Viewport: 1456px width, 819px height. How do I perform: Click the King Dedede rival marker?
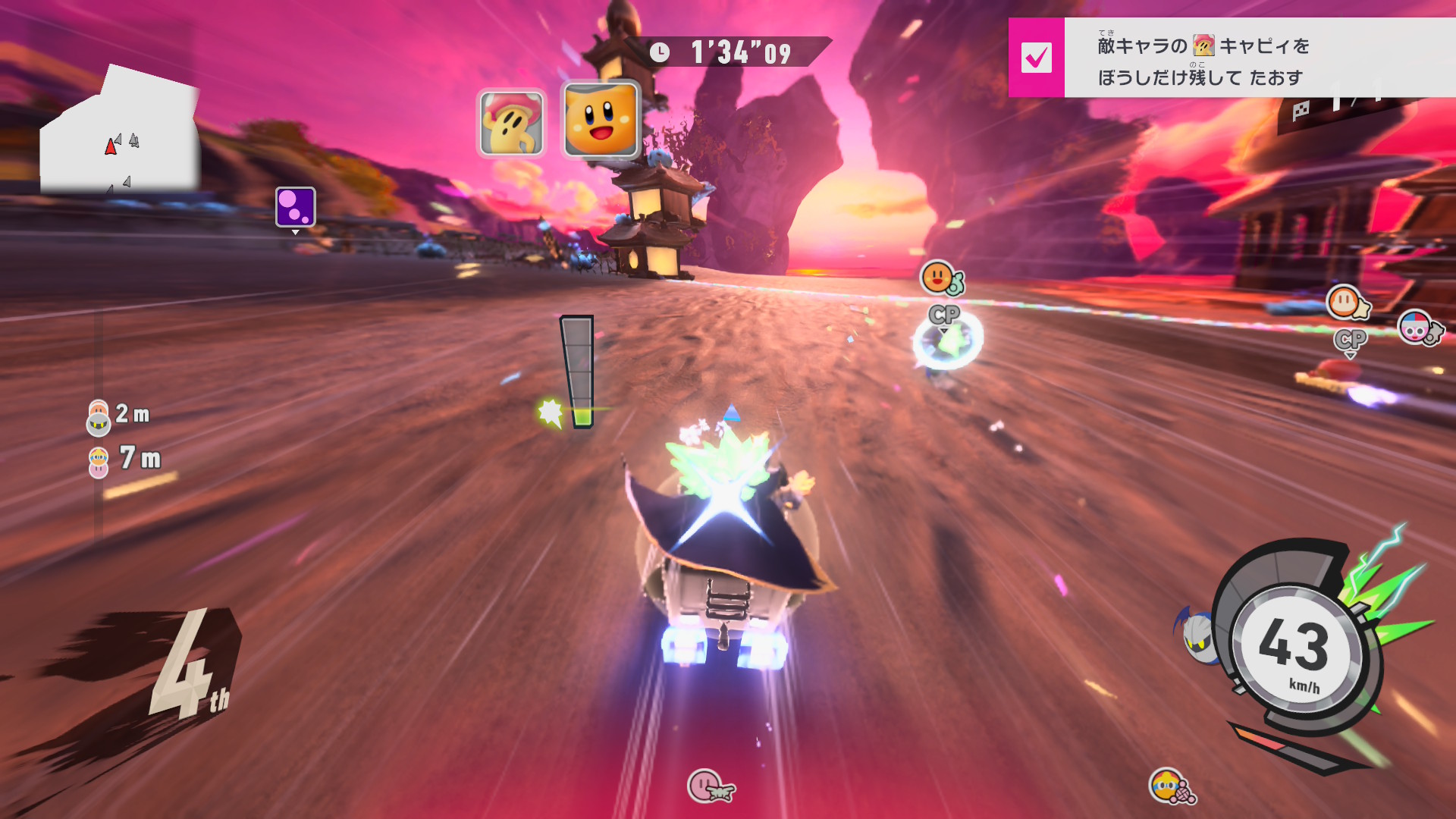(1170, 786)
